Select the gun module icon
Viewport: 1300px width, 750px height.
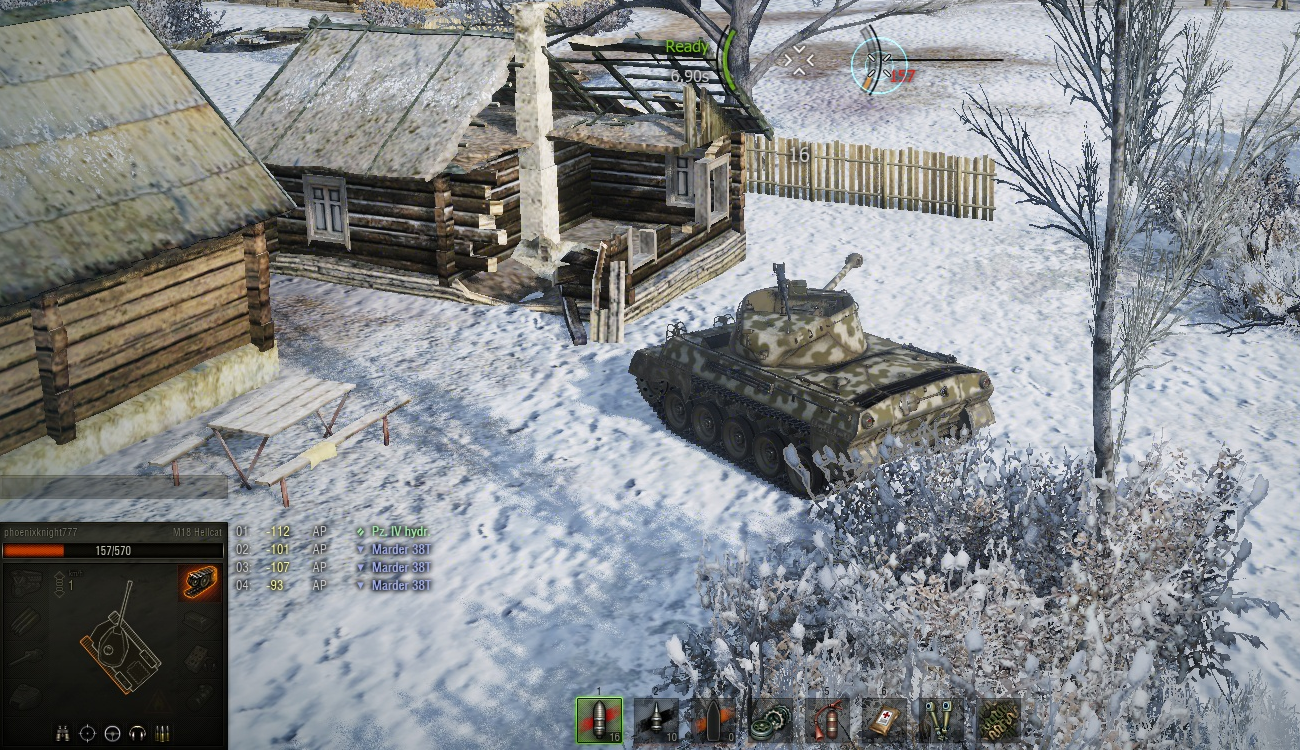(x=26, y=657)
